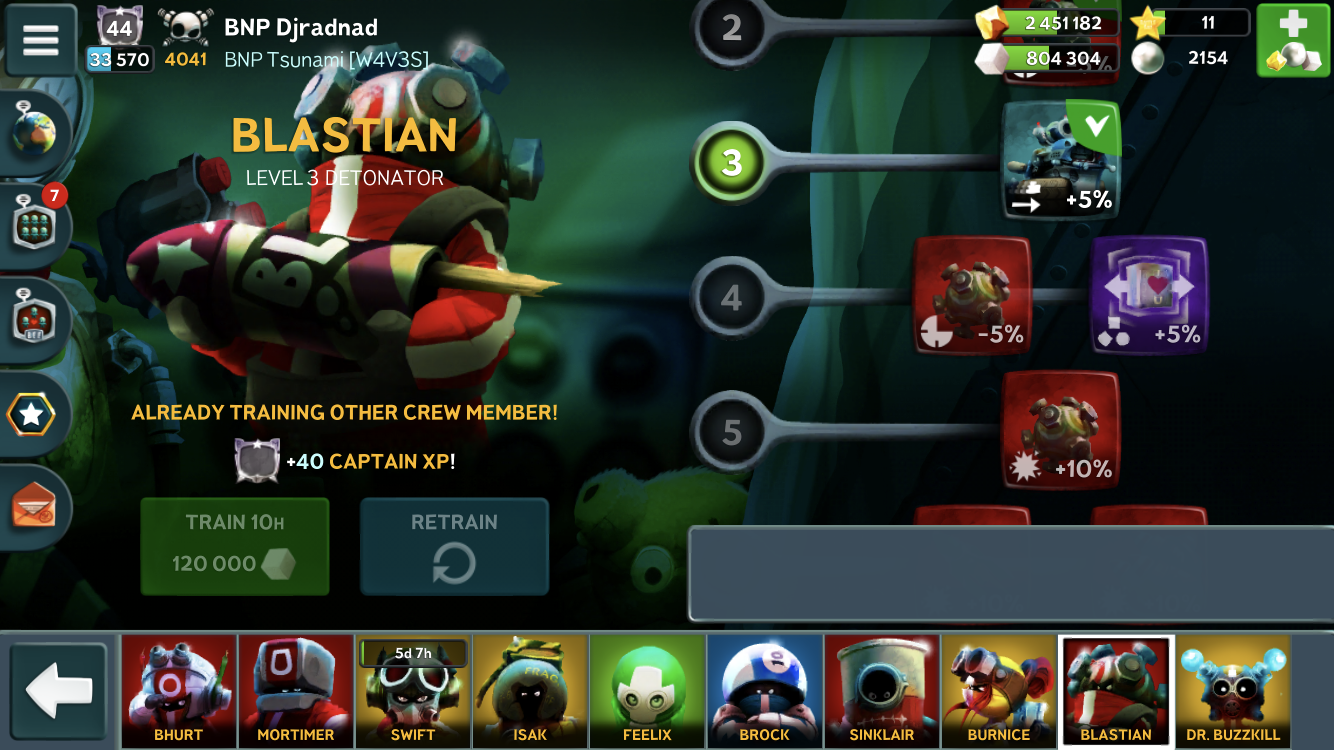Select Brock's portrait
1334x750 pixels.
[764, 691]
